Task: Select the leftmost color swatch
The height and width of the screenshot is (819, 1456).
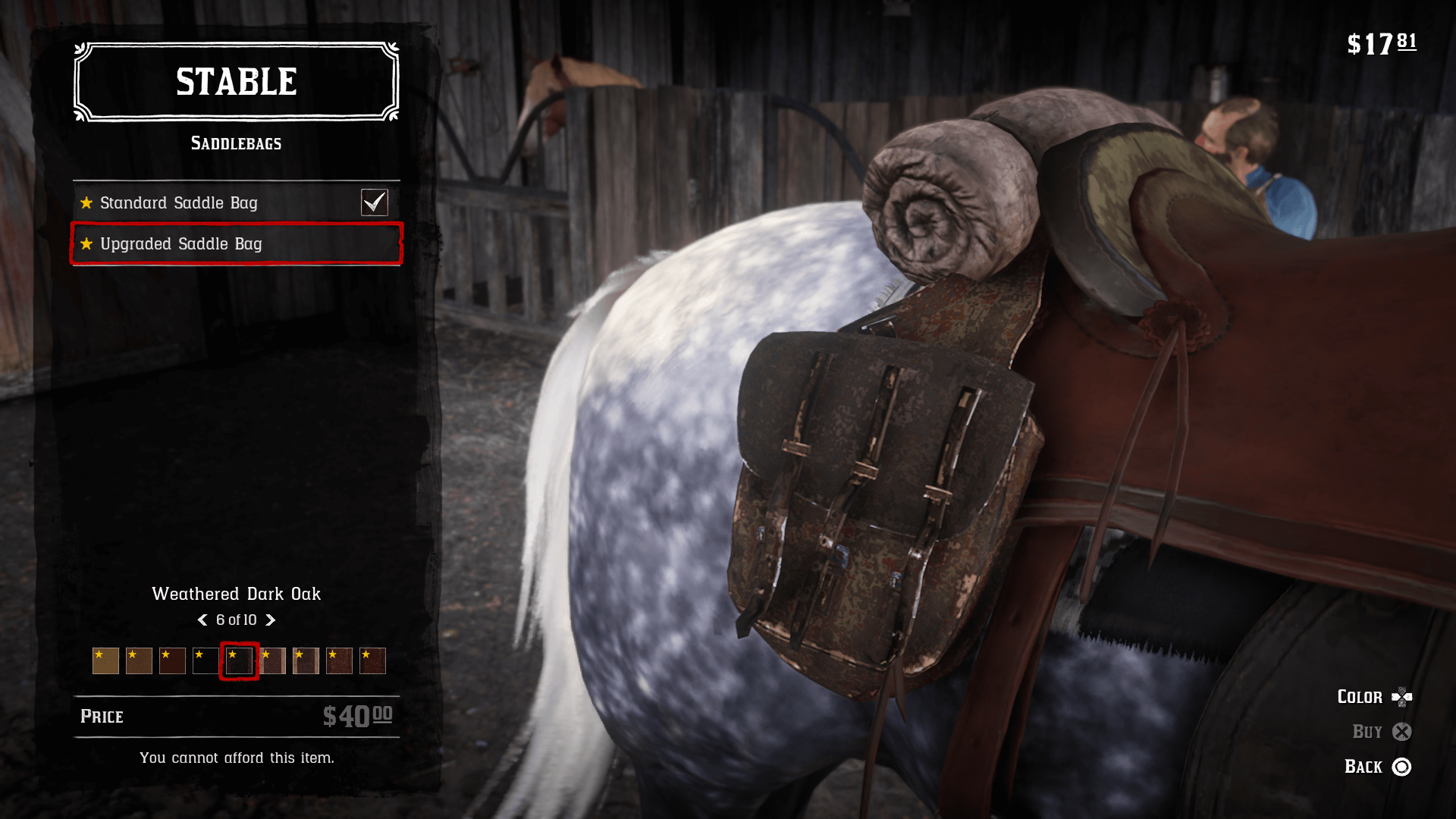Action: [105, 661]
